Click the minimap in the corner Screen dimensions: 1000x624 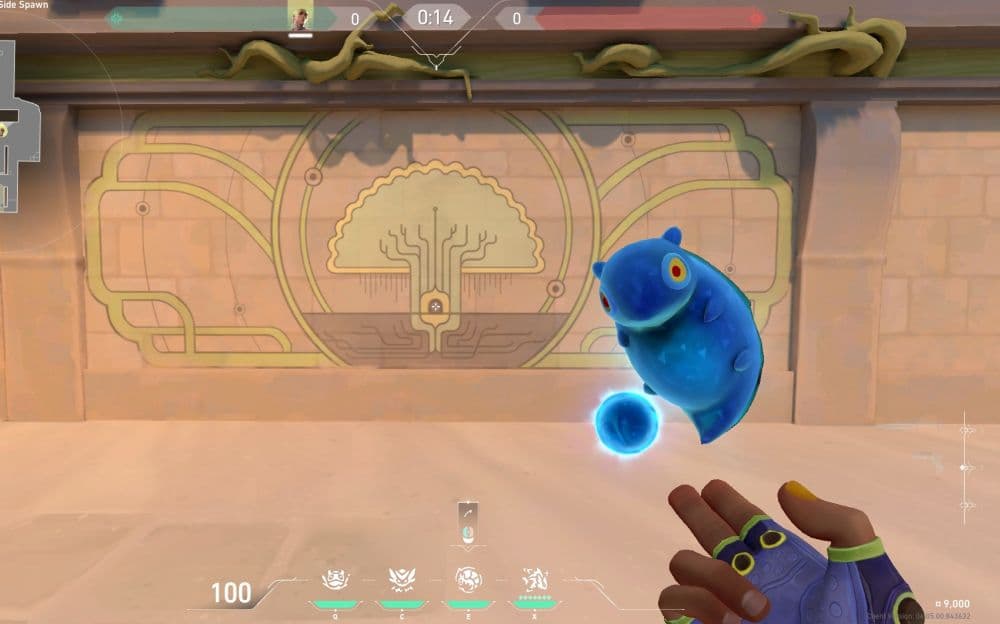click(x=20, y=125)
